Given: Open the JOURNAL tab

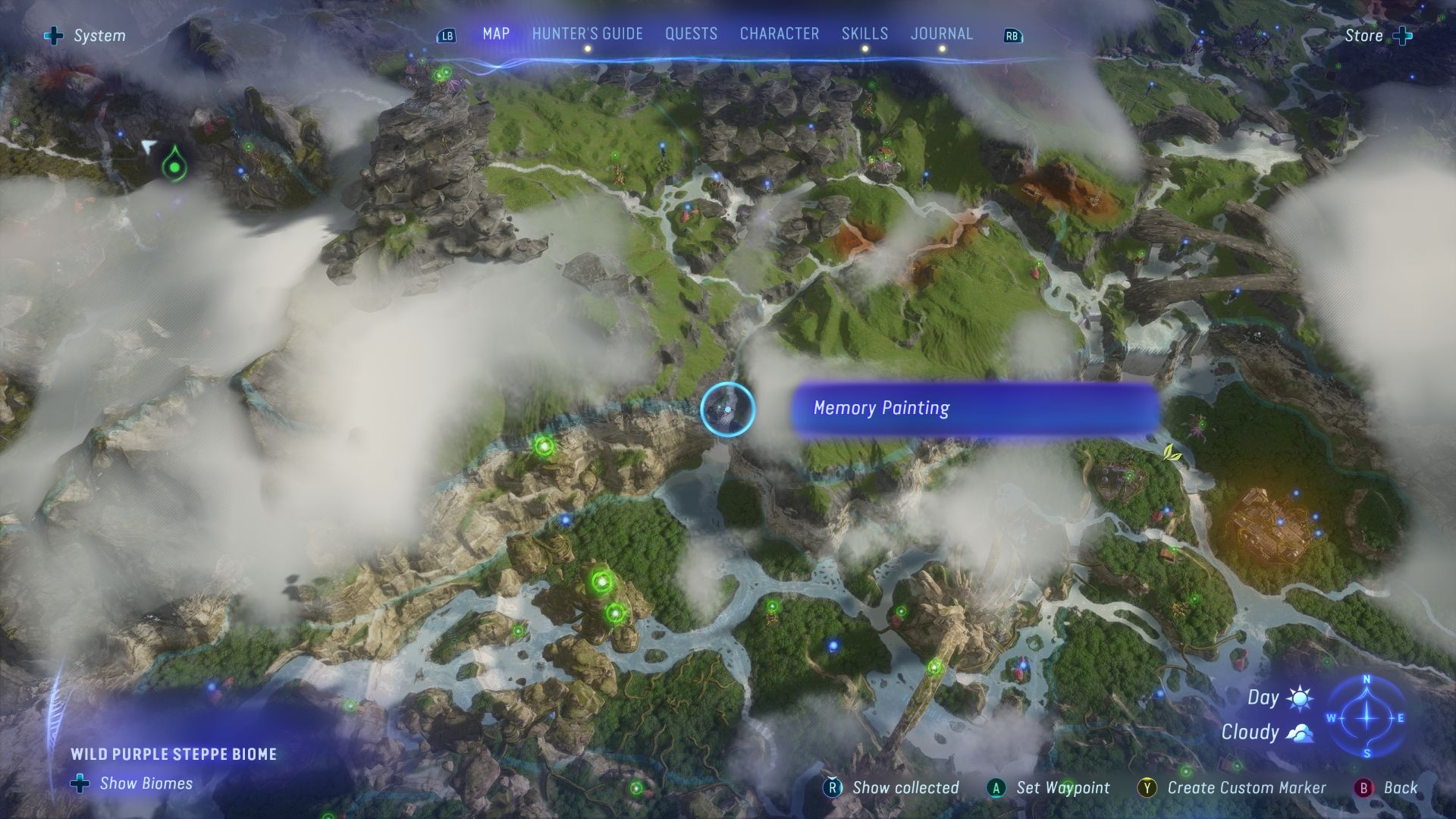Looking at the screenshot, I should click(x=942, y=33).
